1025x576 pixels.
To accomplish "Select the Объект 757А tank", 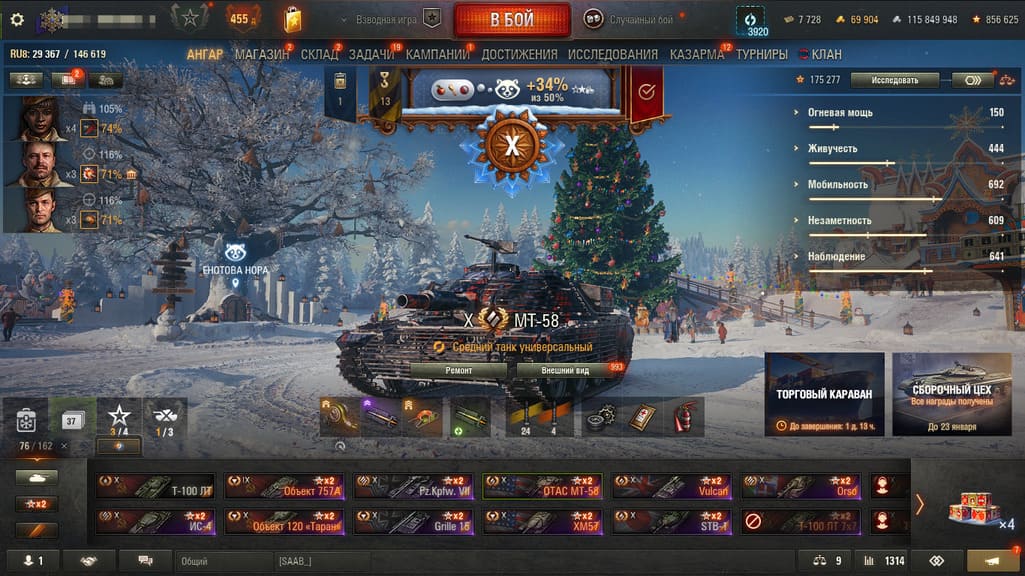I will pos(284,486).
